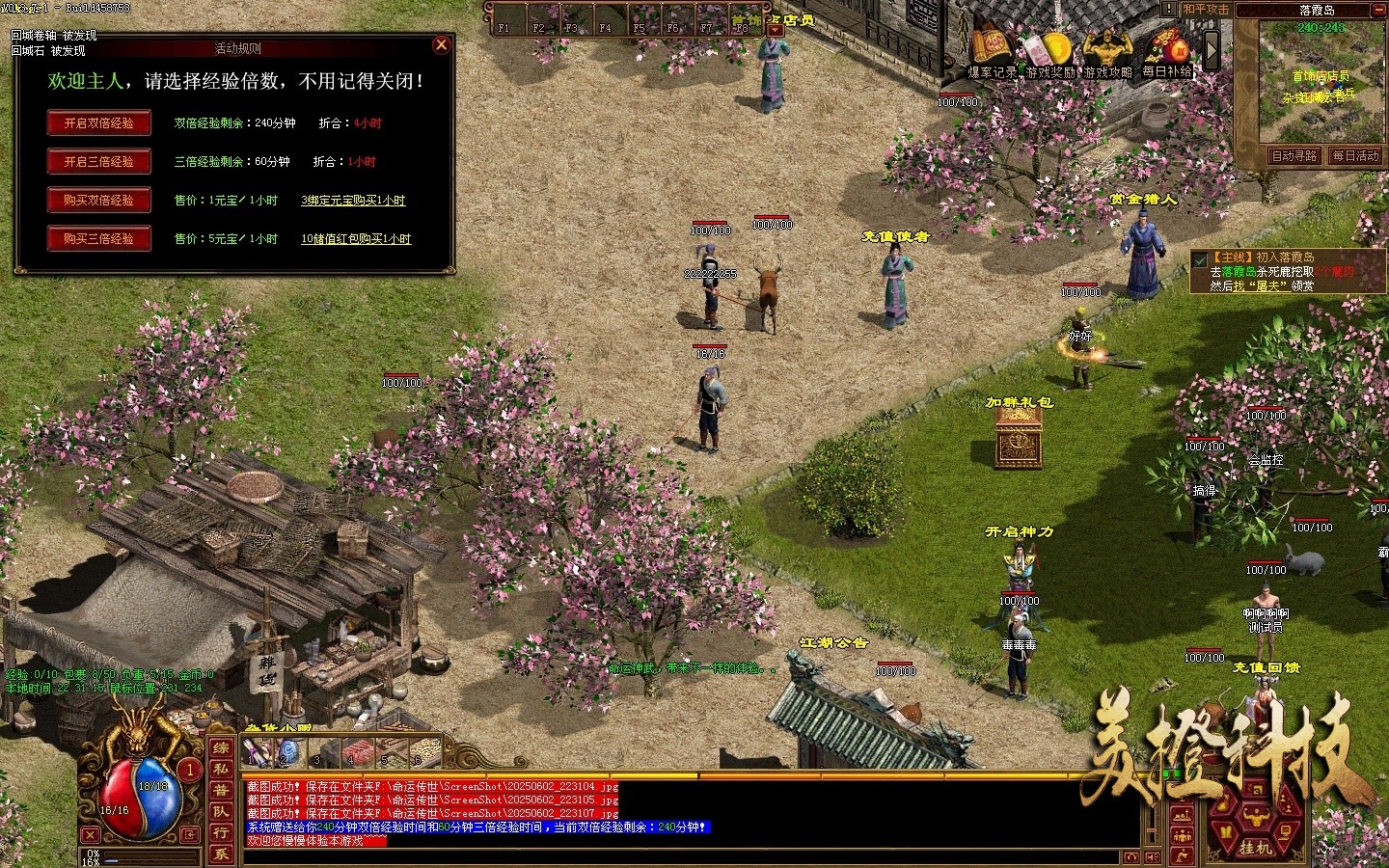
Task: Open the character panel strongman hexagon
Action: tap(1255, 819)
